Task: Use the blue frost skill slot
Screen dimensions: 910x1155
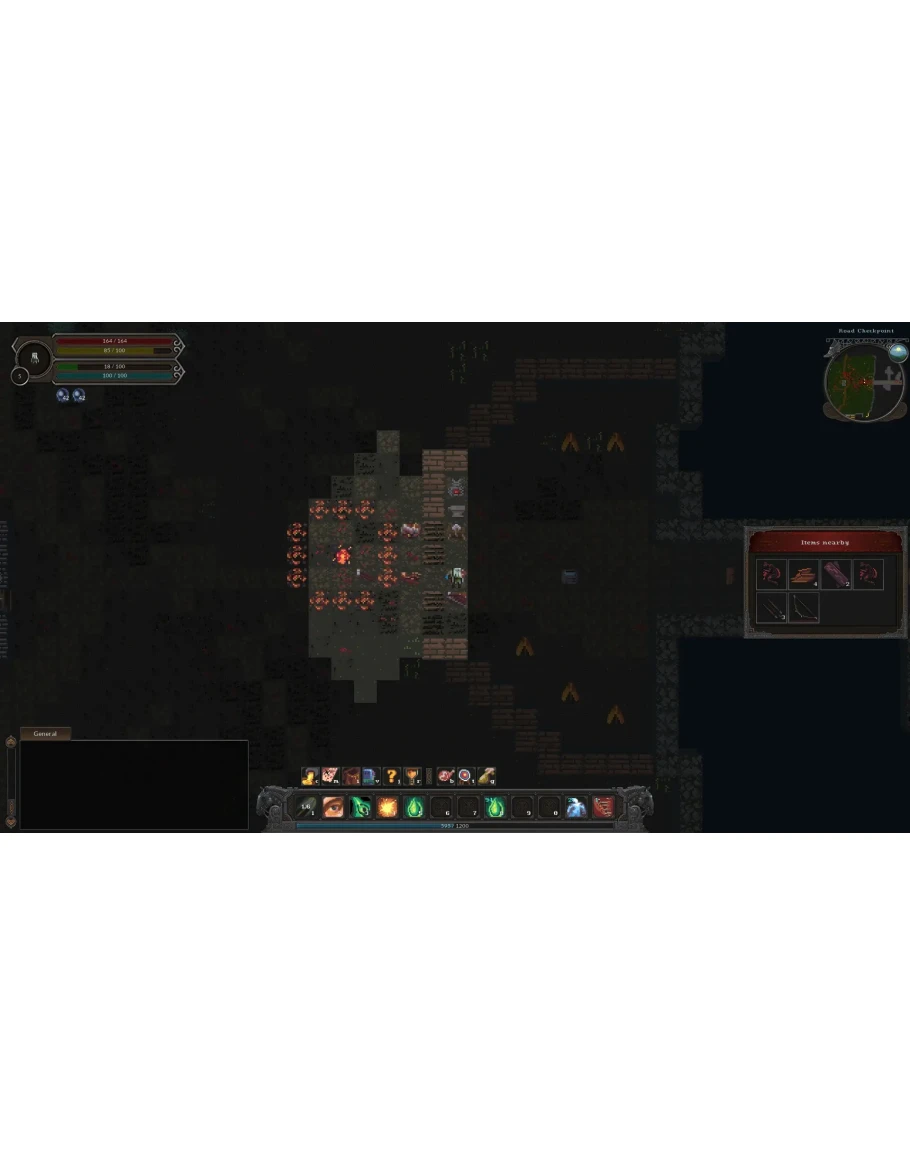Action: tap(576, 807)
